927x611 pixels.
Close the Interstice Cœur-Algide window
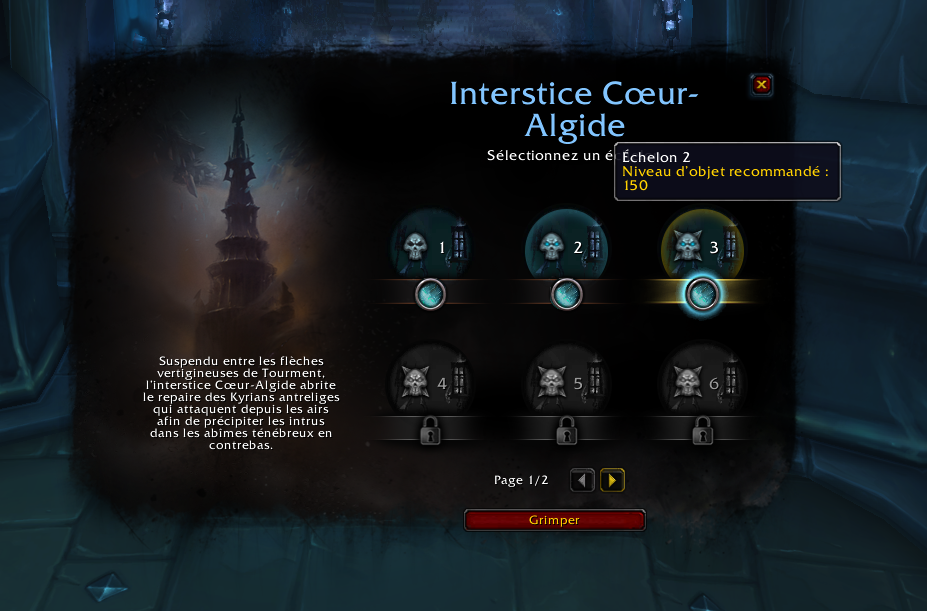pos(761,85)
